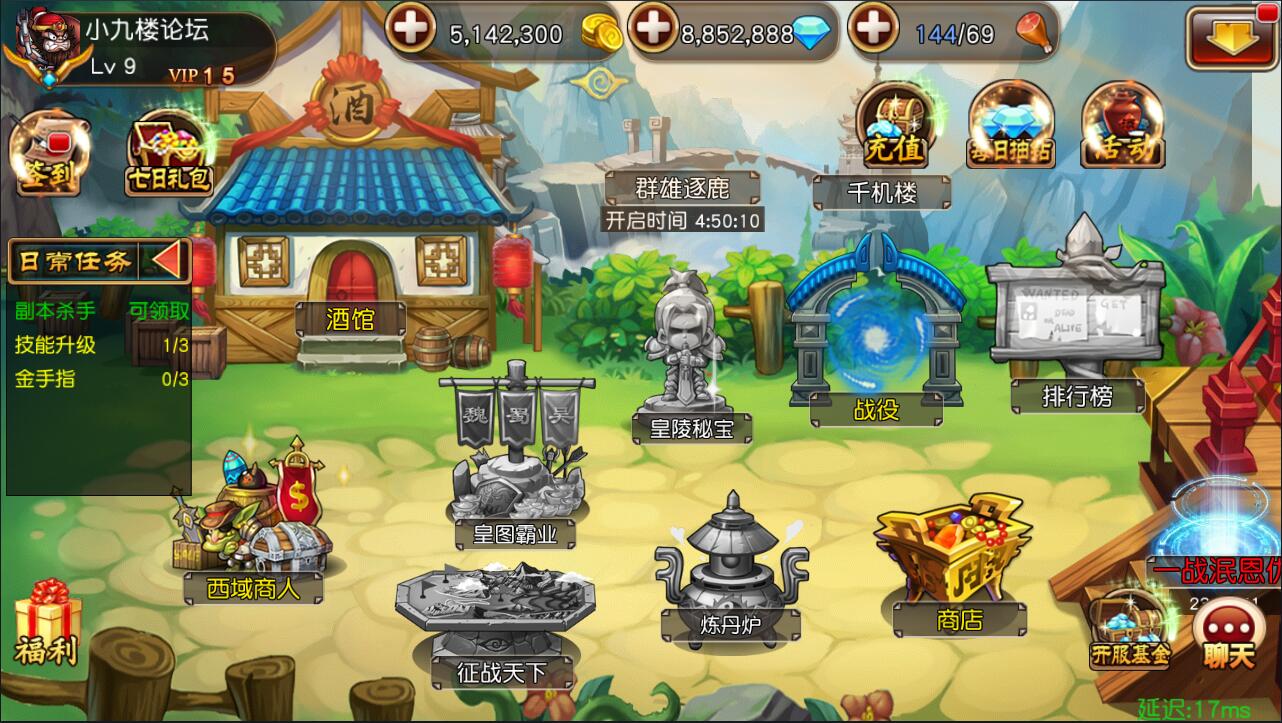1282x723 pixels.
Task: Open the 聊天 chat button
Action: tap(1227, 635)
